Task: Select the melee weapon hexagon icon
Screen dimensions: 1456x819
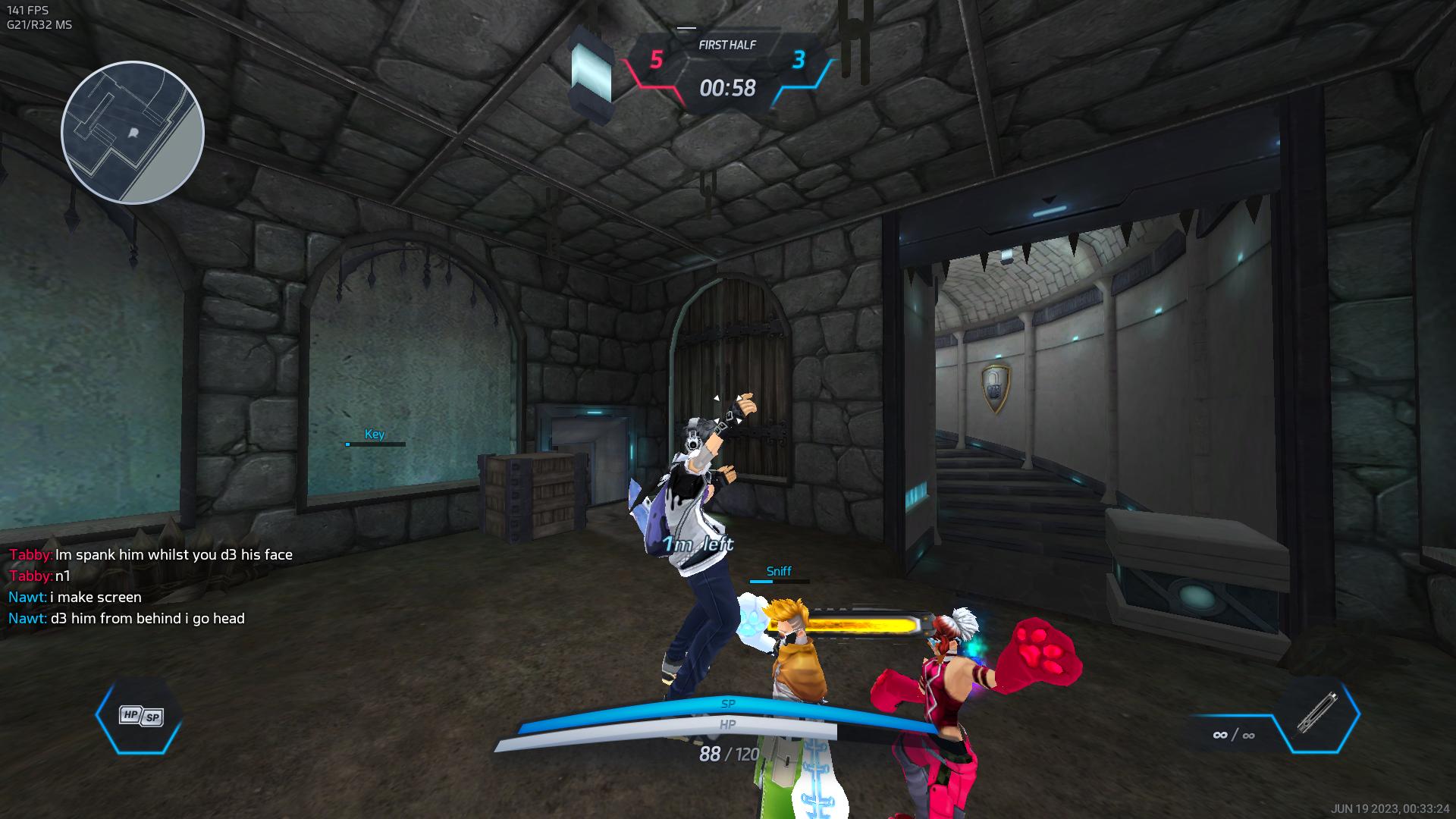Action: (1316, 714)
